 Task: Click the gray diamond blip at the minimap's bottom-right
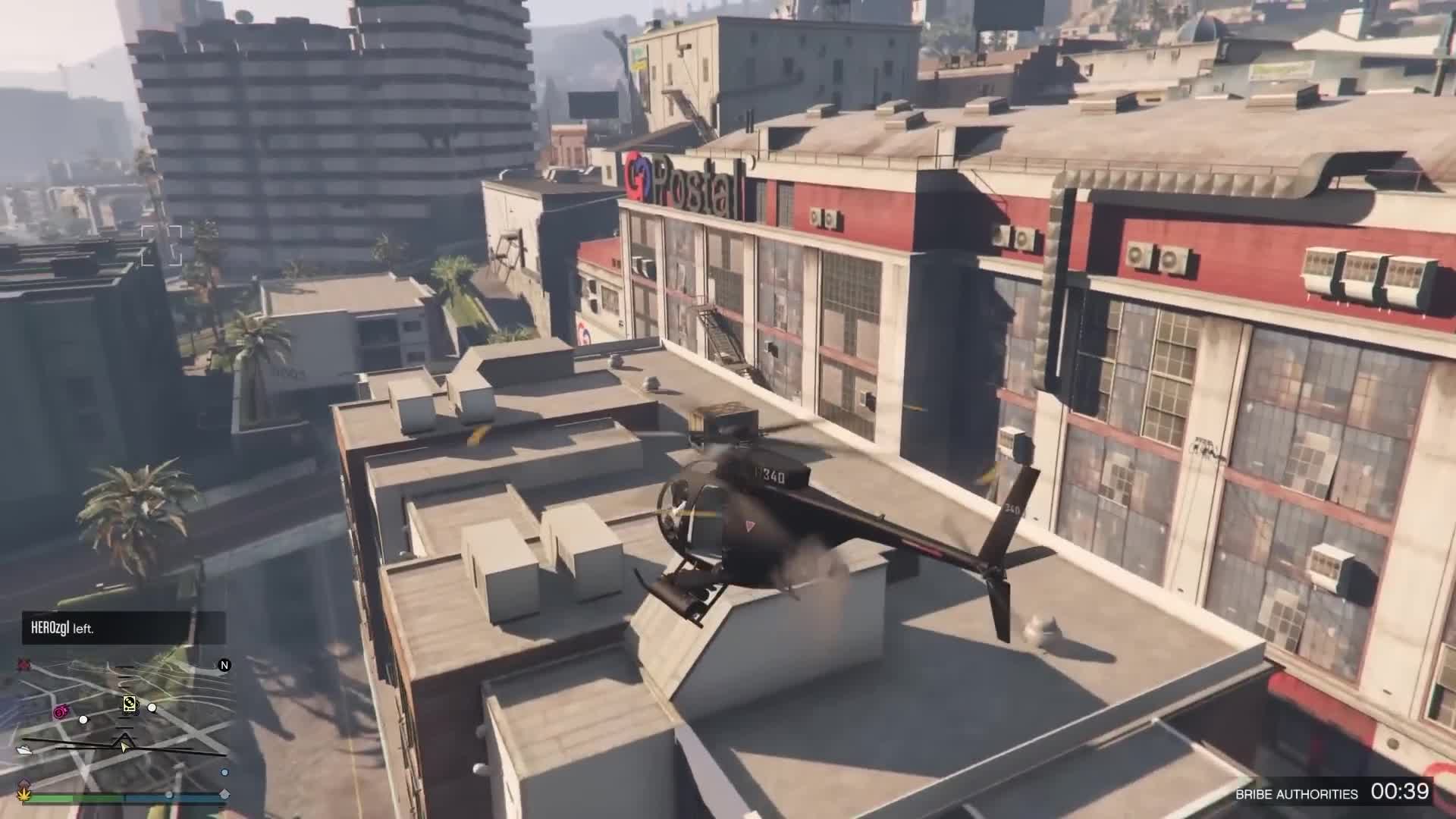[x=223, y=793]
